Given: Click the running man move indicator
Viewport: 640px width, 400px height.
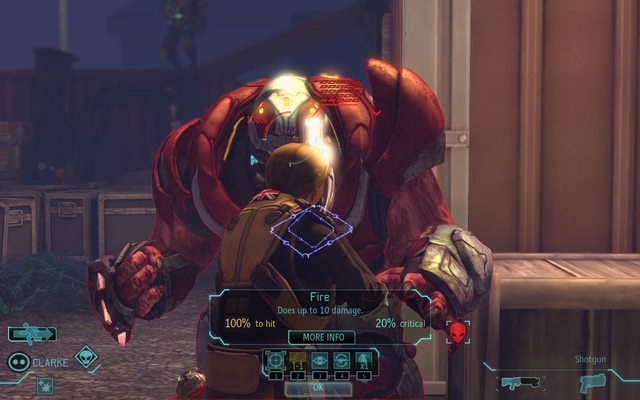Looking at the screenshot, I should pos(31,335).
